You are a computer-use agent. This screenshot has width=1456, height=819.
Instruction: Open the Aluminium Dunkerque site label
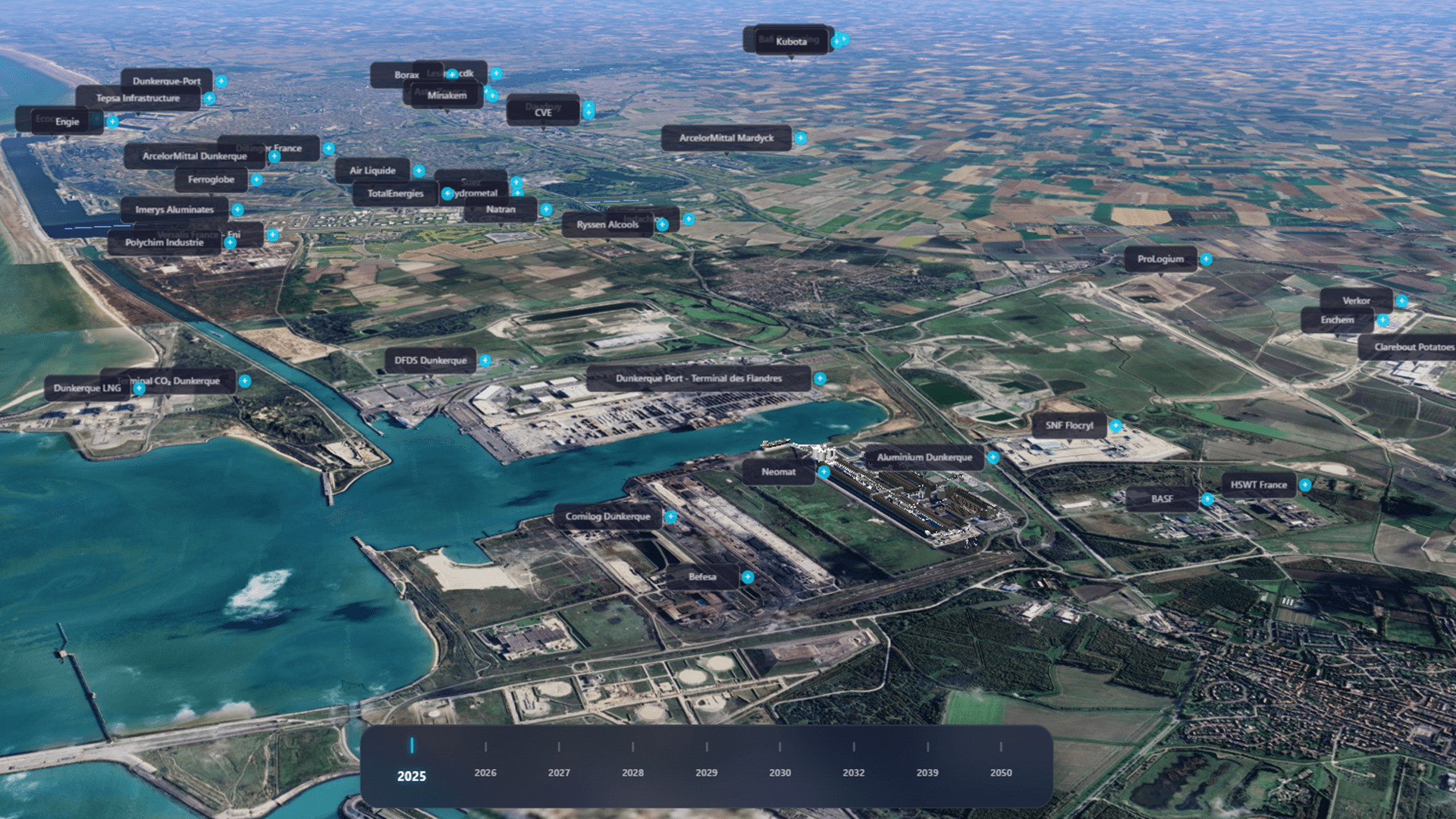(x=924, y=457)
